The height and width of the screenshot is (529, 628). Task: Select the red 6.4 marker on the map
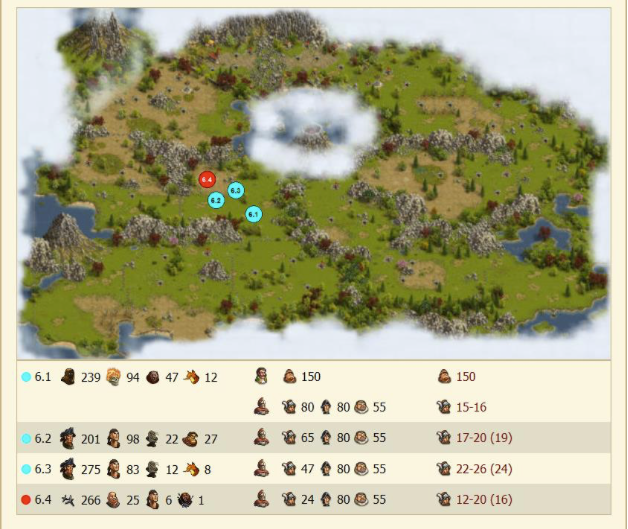[207, 179]
